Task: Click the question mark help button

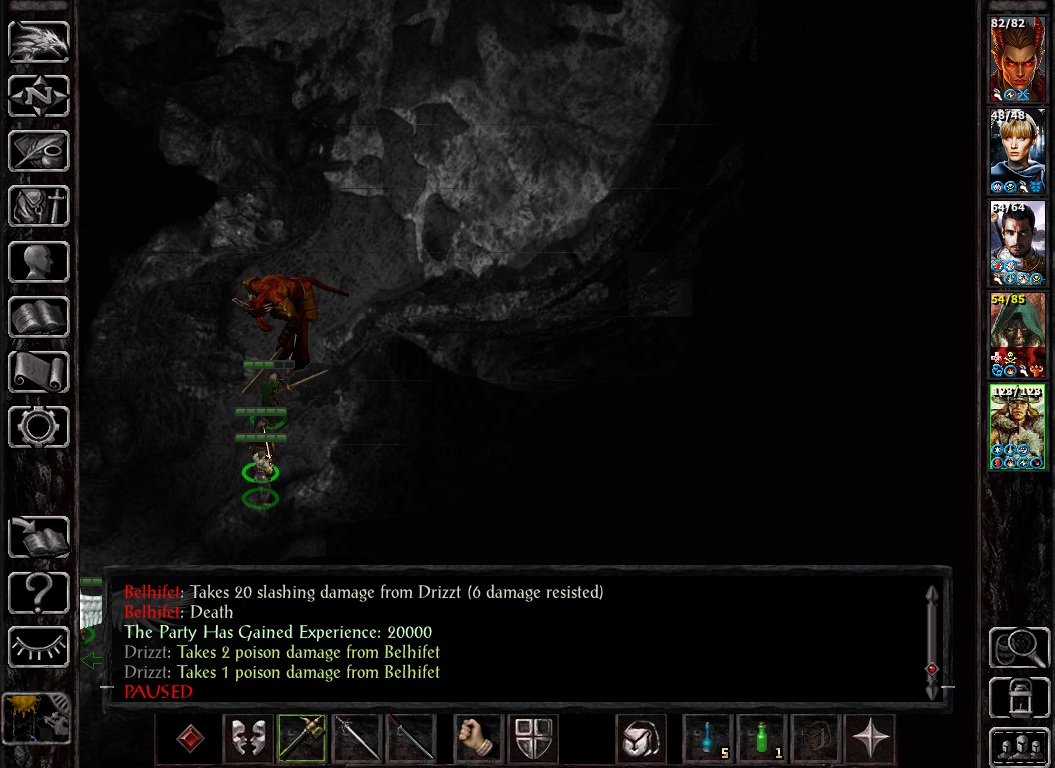Action: point(39,594)
